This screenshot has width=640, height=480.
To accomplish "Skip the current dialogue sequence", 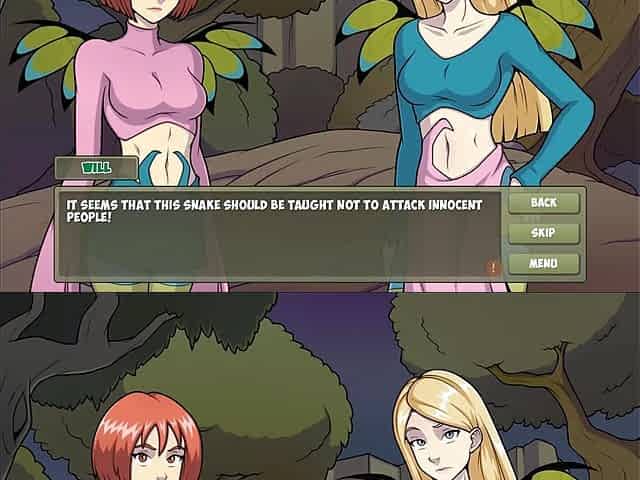I will click(543, 233).
